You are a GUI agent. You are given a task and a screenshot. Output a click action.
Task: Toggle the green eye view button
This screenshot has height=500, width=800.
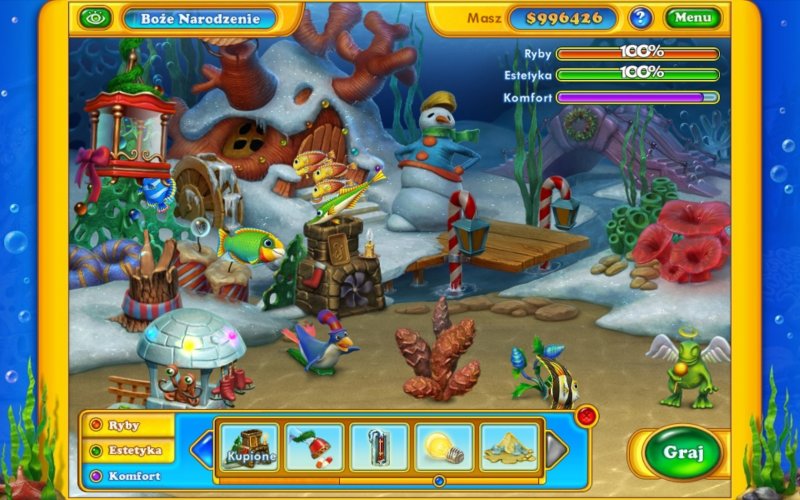pos(95,18)
